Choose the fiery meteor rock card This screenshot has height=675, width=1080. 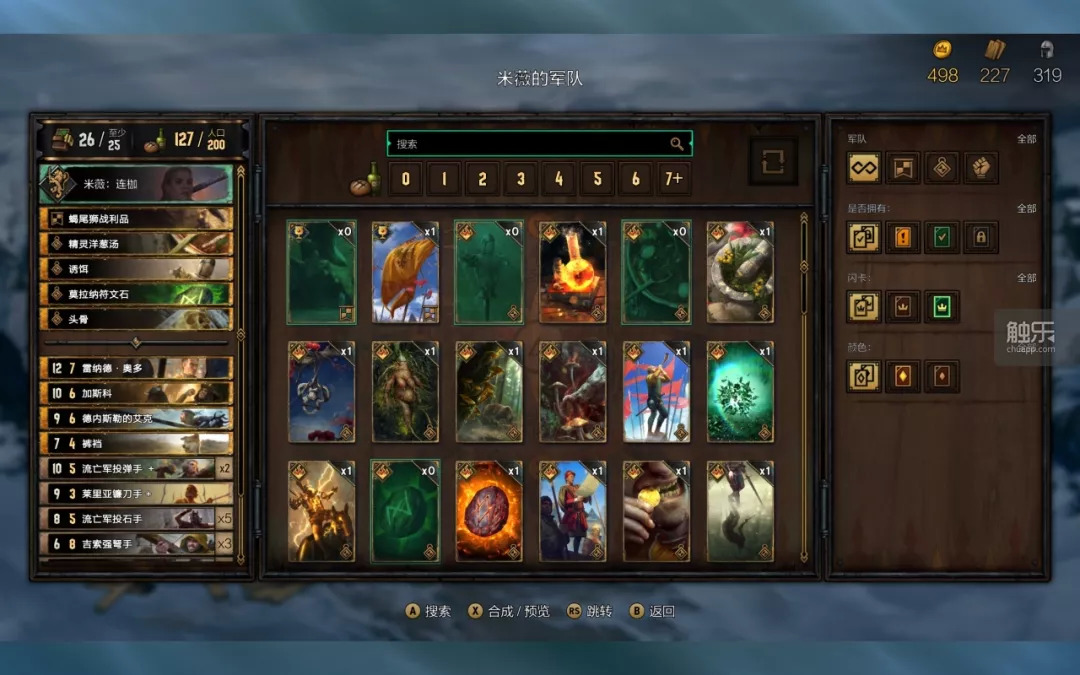489,511
